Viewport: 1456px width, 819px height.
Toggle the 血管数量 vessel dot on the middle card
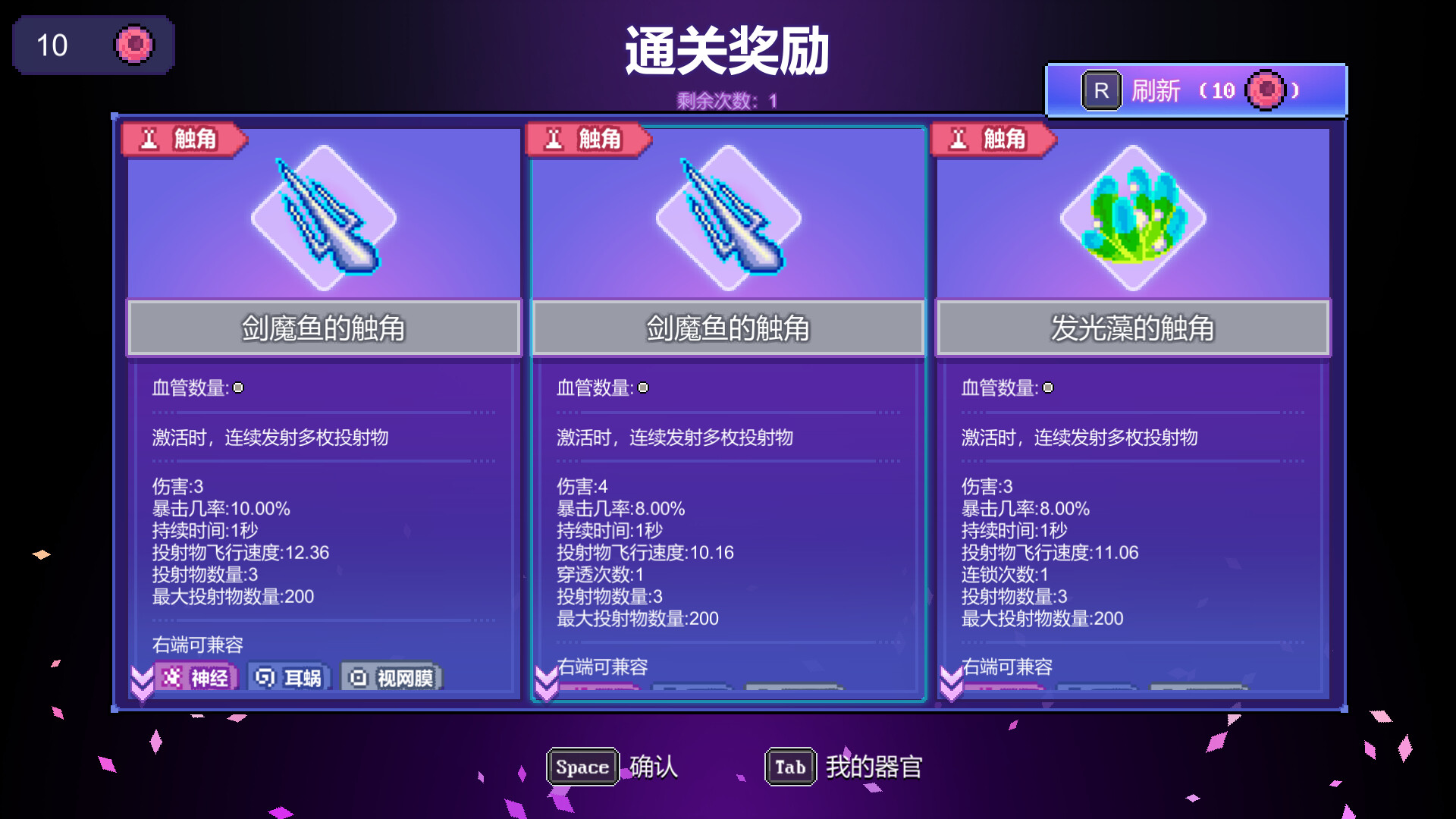click(644, 388)
